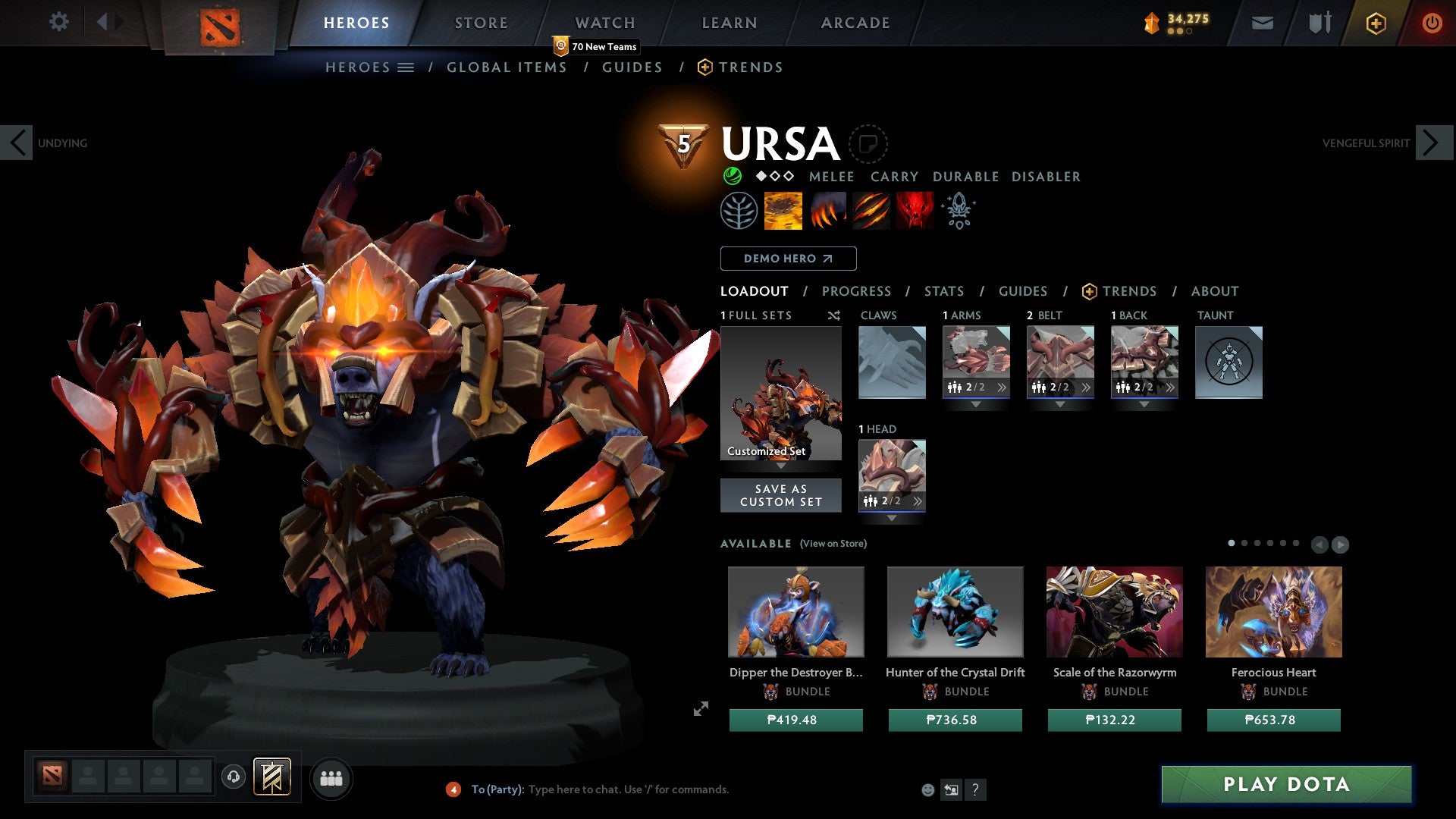Toggle the style variant arrow on Arms item
Image resolution: width=1456 pixels, height=819 pixels.
(x=1003, y=387)
